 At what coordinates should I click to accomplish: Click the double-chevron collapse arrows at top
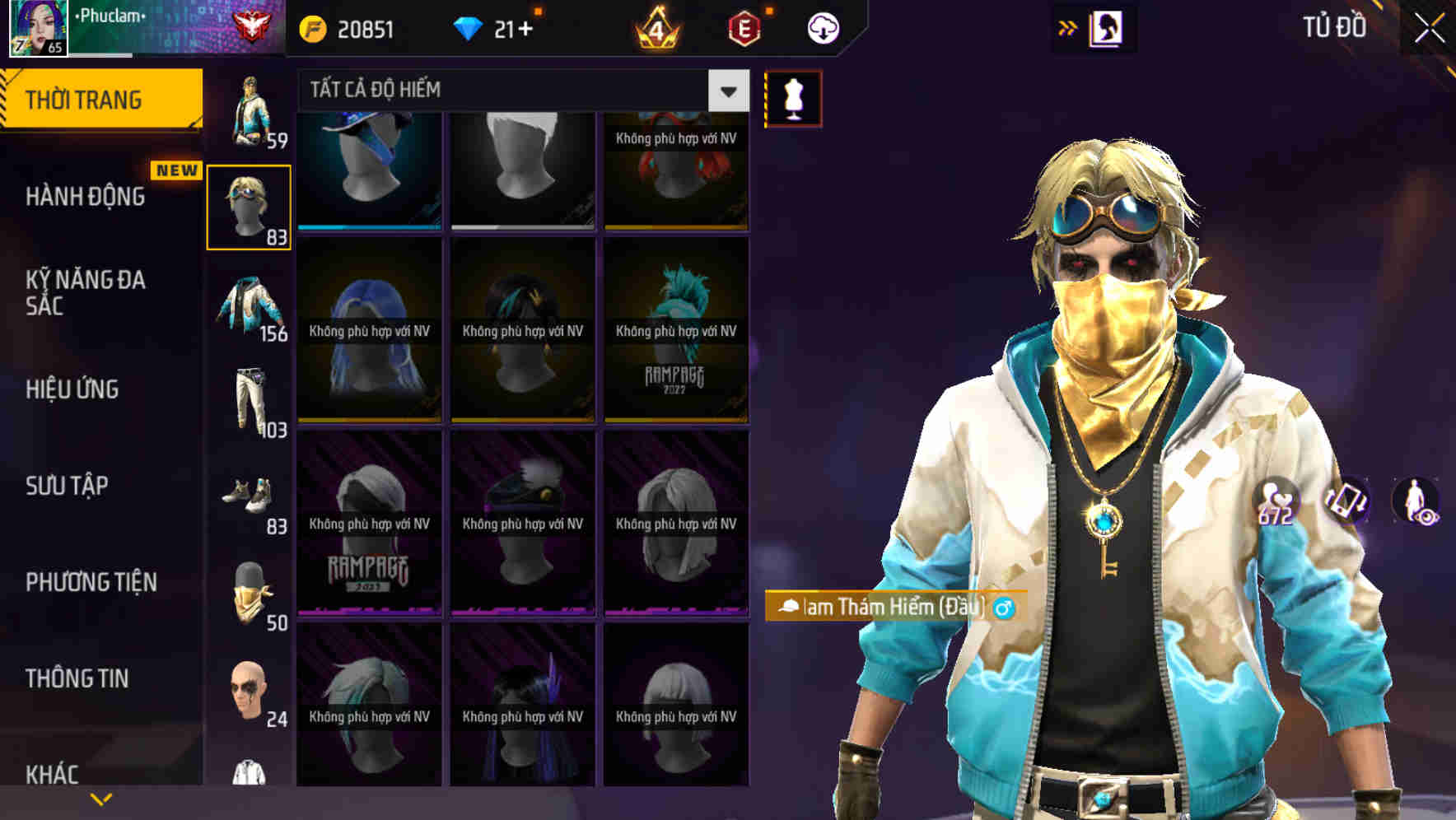1068,26
